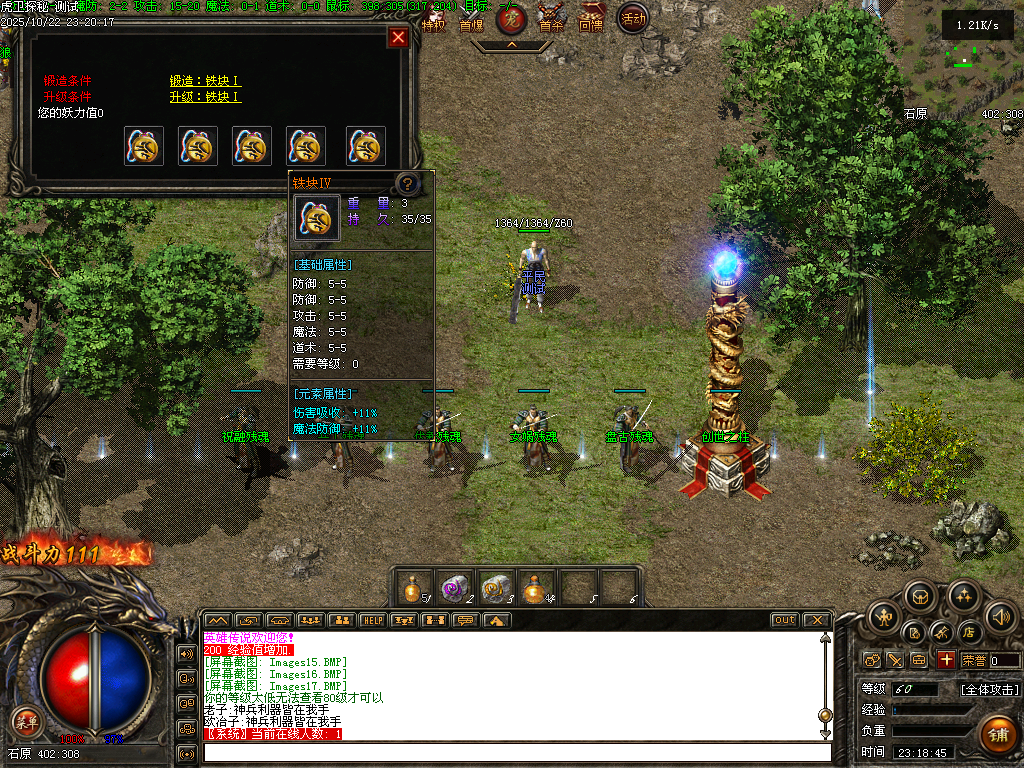Click the red plus button beside 荣誉
This screenshot has height=768, width=1024.
[946, 660]
